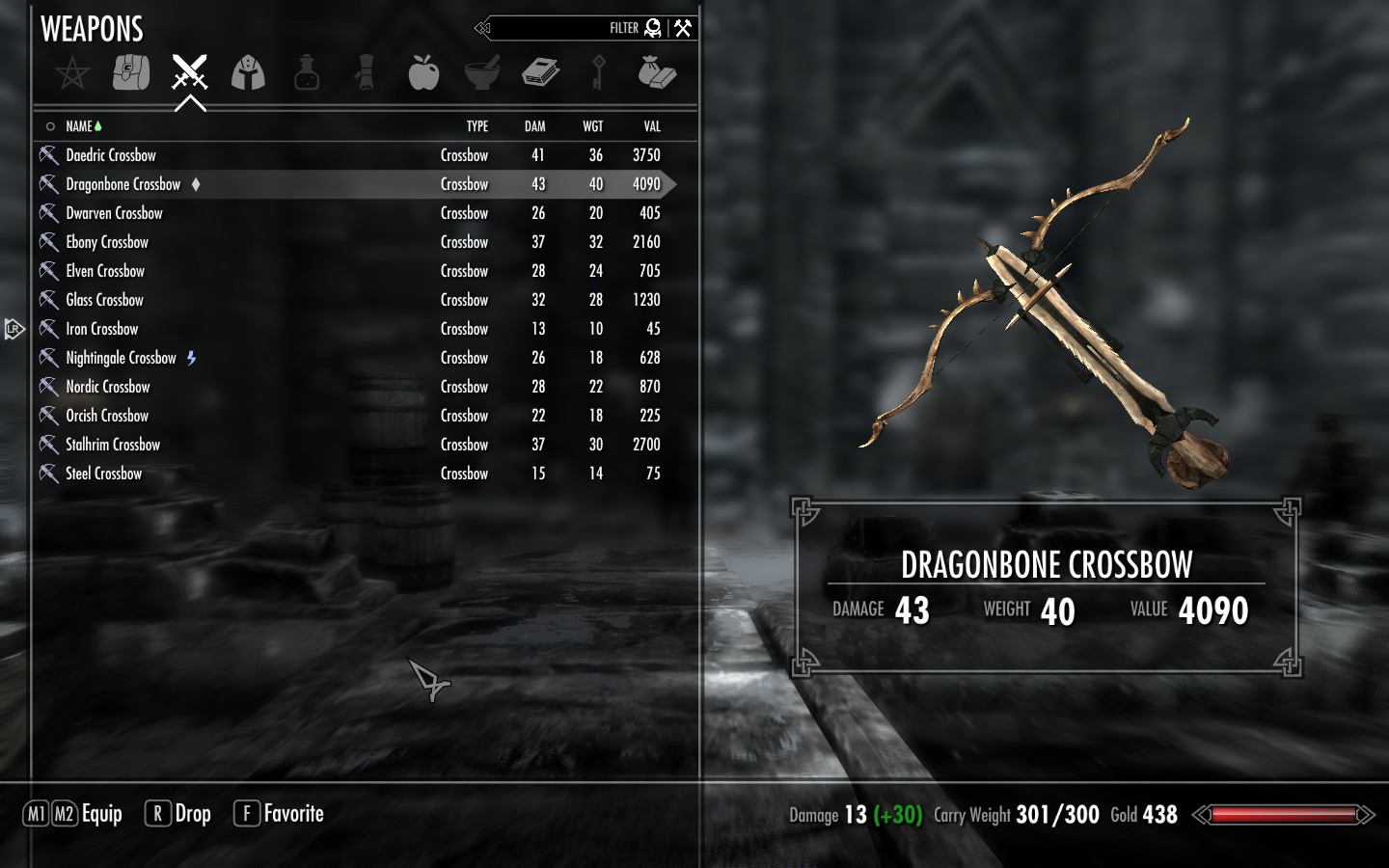The width and height of the screenshot is (1389, 868).
Task: Open the misc items pouch category
Action: [x=657, y=72]
